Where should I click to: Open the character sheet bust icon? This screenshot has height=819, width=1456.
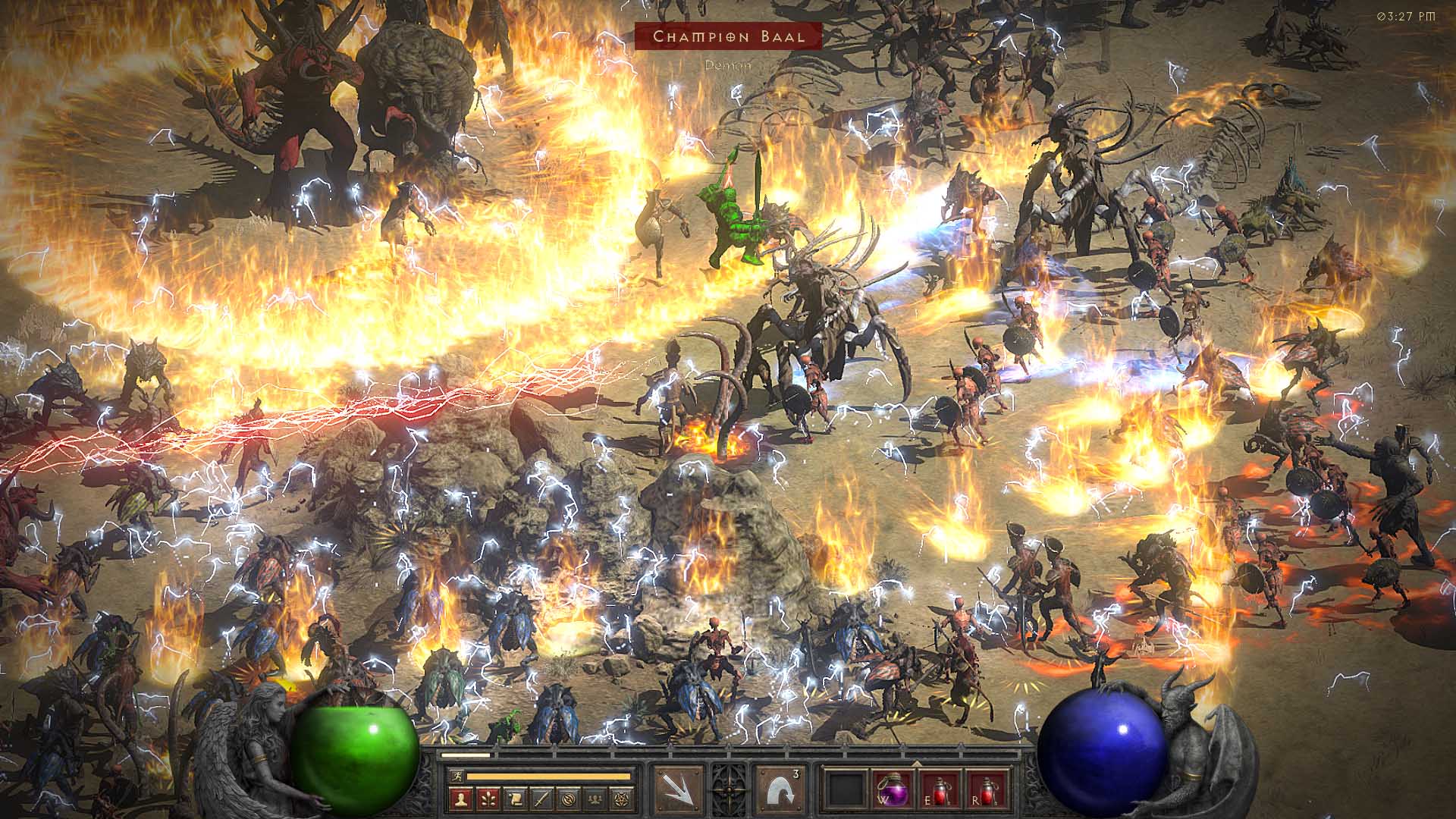[x=462, y=798]
